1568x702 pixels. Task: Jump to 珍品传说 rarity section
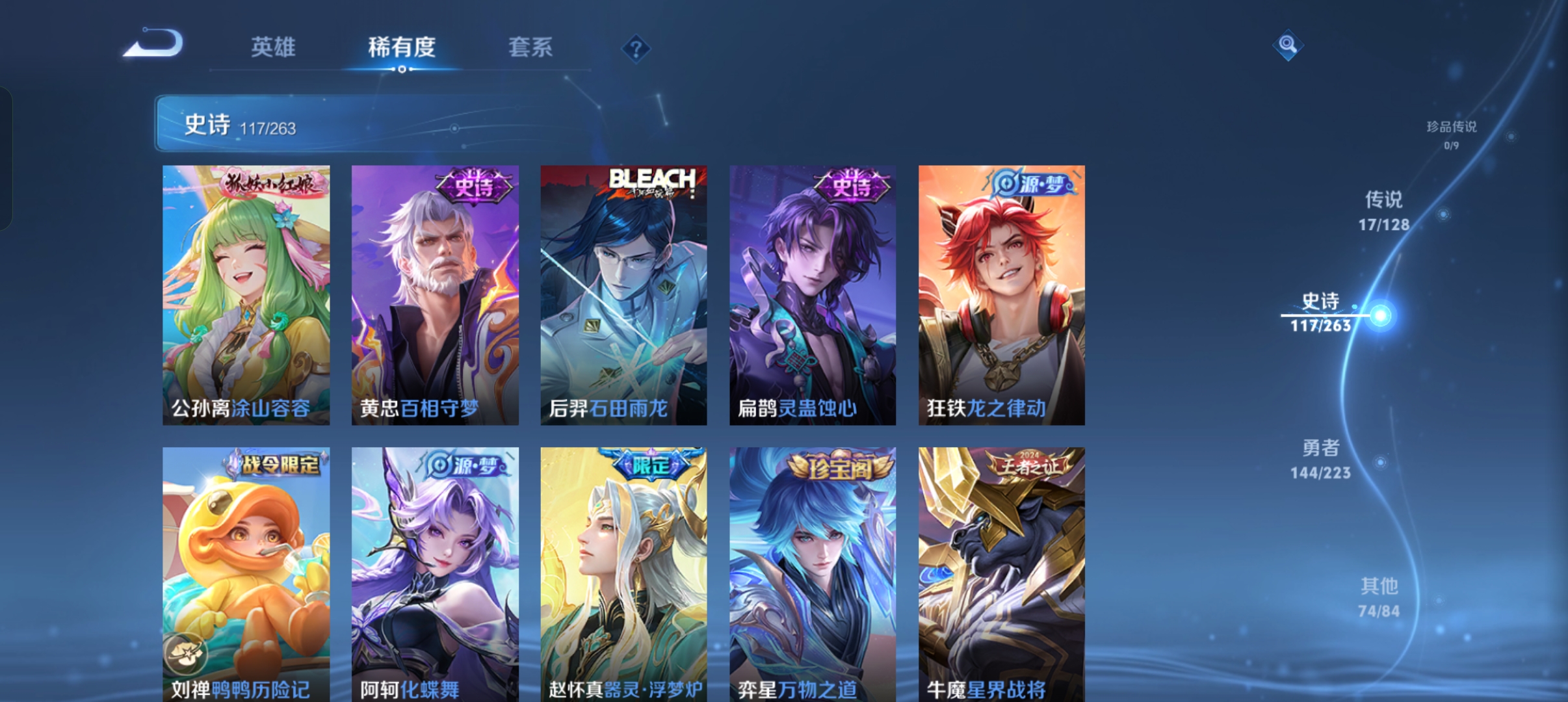[1451, 134]
